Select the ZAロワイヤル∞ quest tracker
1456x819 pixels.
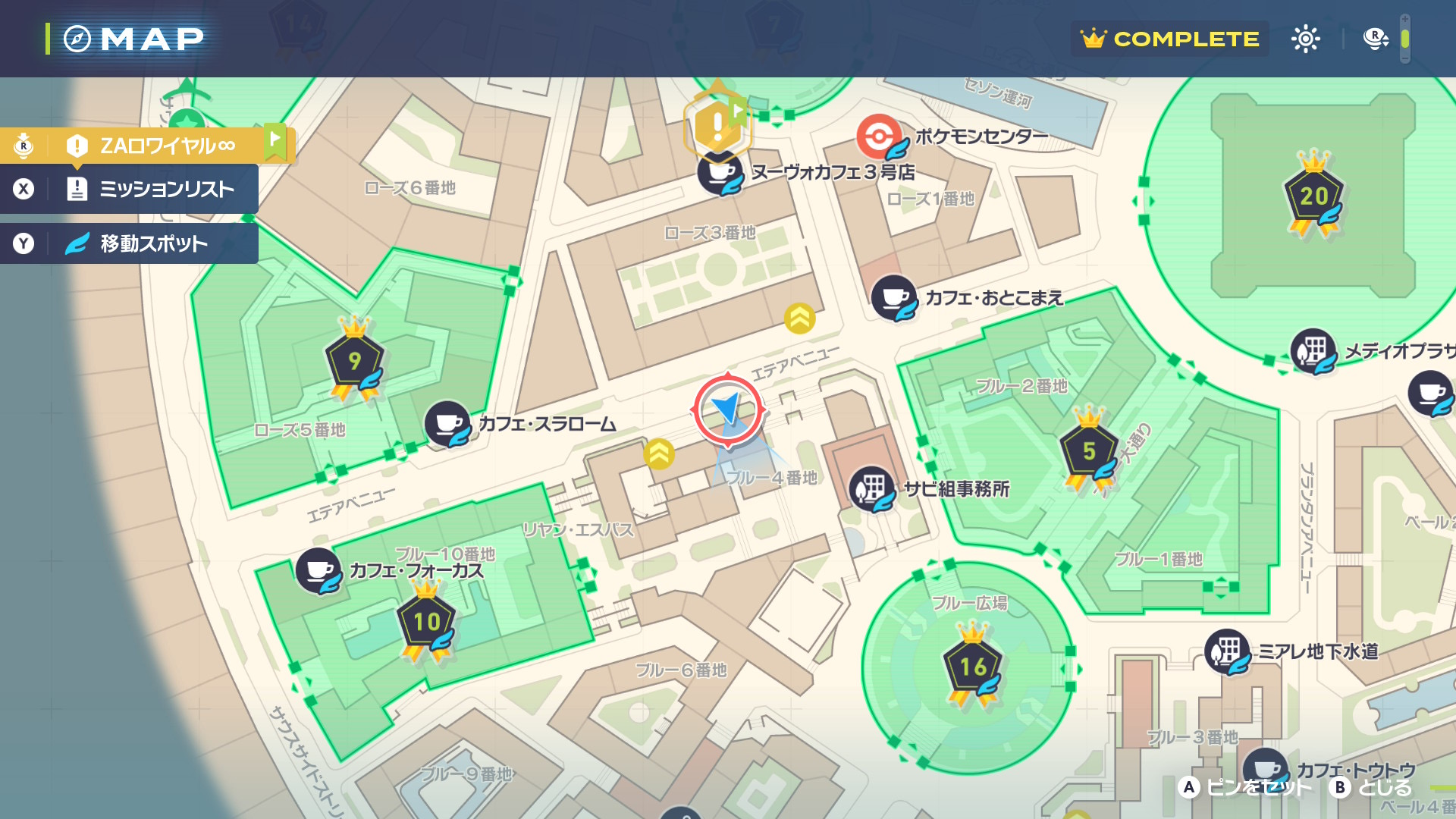coord(167,145)
